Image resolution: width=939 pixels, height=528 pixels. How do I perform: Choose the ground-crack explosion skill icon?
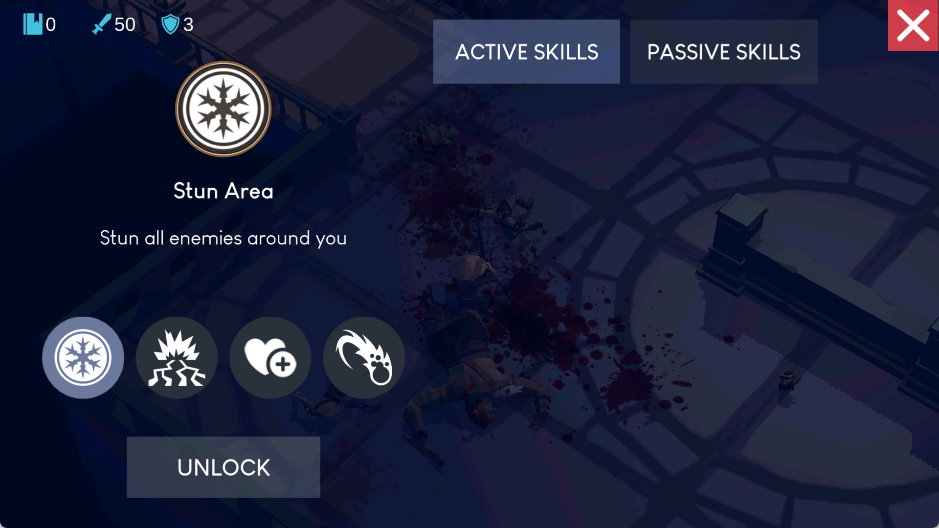tap(176, 358)
